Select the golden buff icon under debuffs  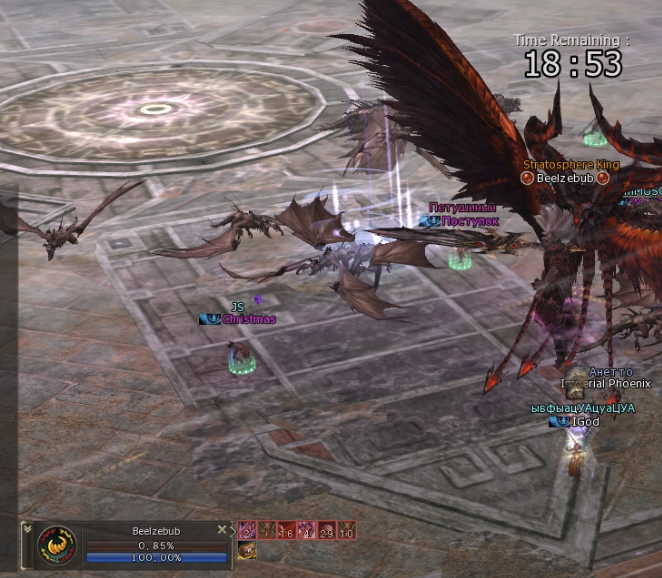pyautogui.click(x=246, y=550)
